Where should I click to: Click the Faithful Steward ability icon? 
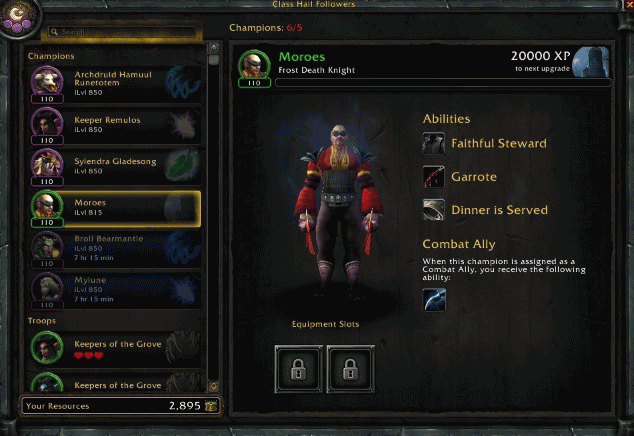click(x=434, y=144)
